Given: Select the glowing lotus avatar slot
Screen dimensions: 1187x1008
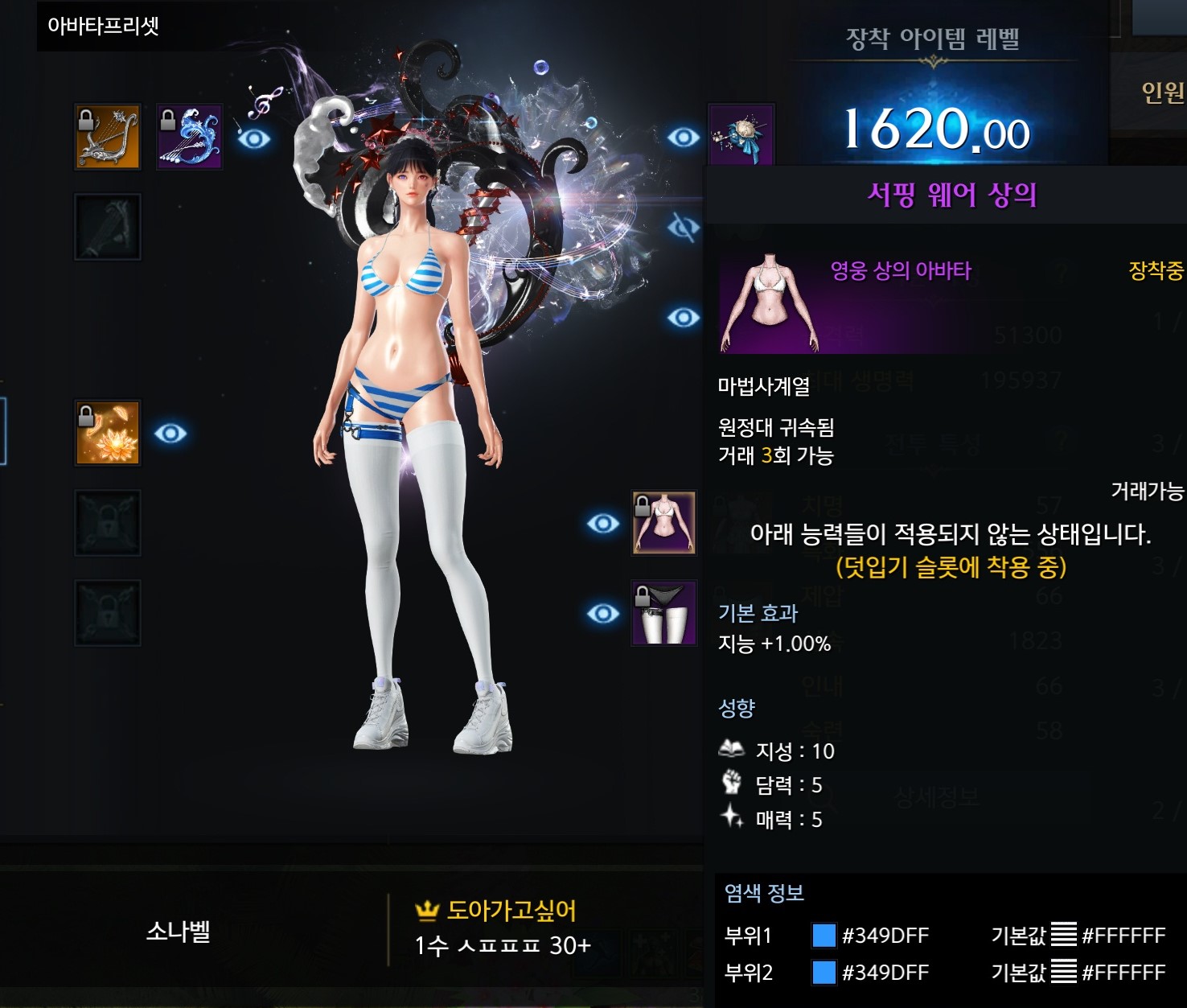Looking at the screenshot, I should pos(108,433).
